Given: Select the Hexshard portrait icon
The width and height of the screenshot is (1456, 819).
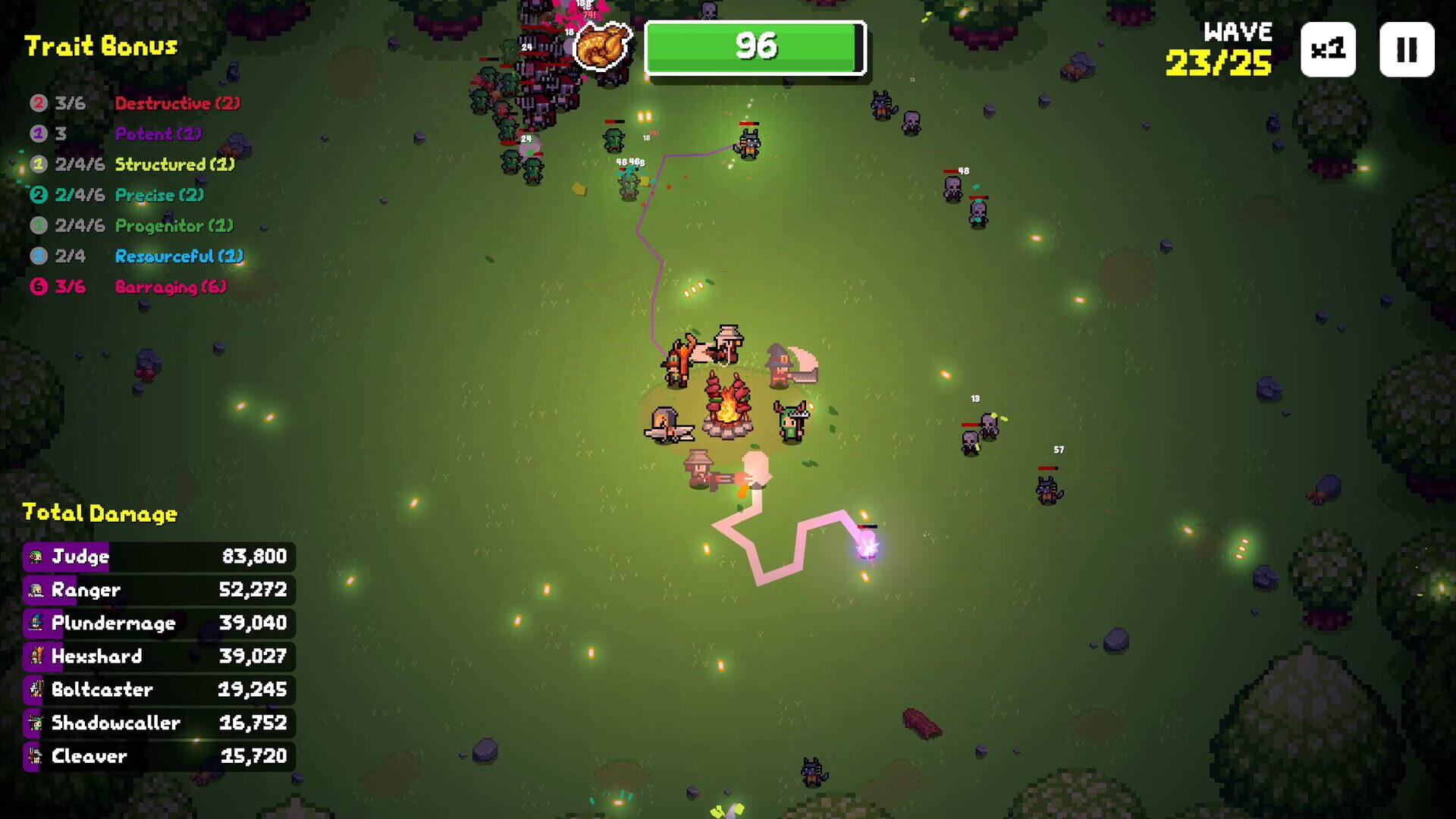Looking at the screenshot, I should click(x=36, y=656).
